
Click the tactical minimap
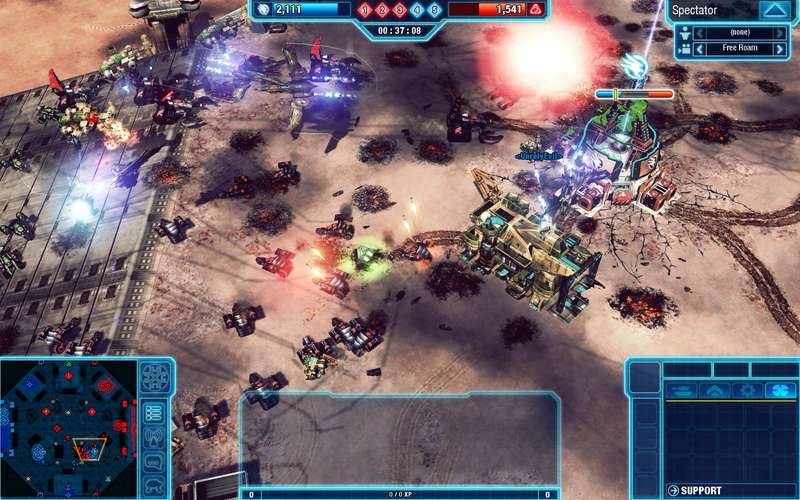click(x=68, y=427)
